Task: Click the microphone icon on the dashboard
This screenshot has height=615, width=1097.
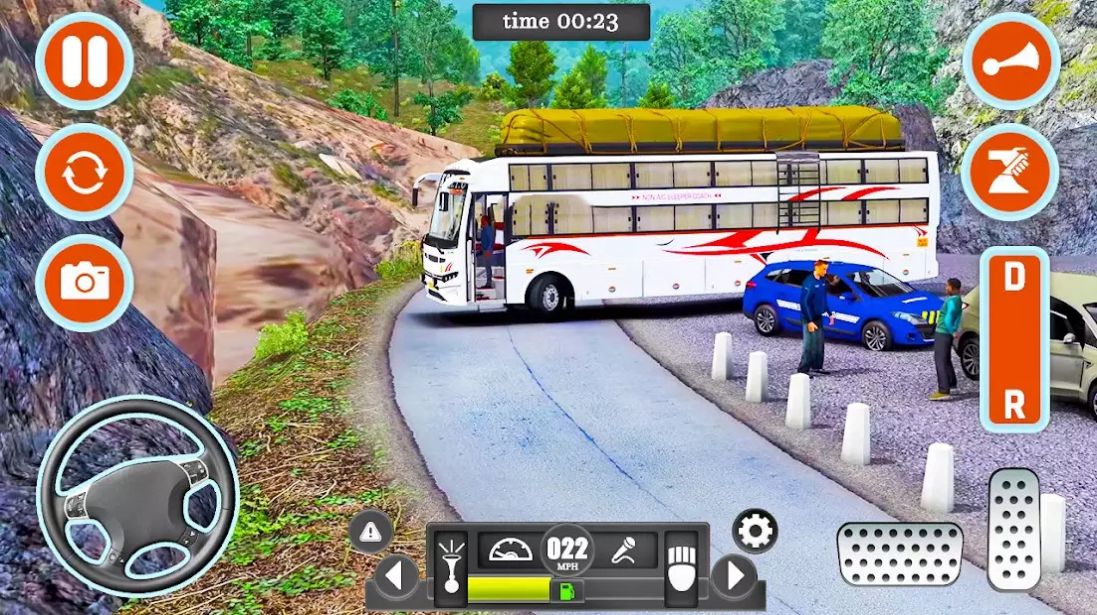Action: click(624, 550)
